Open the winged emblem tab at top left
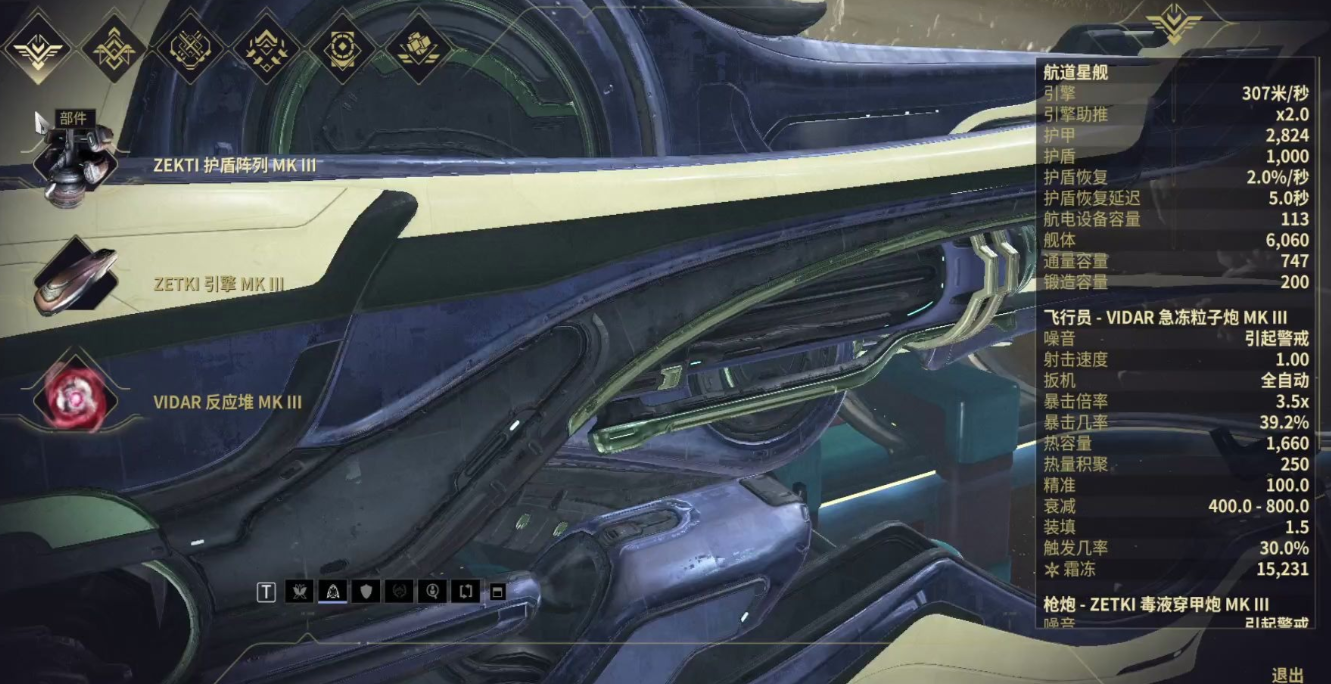1331x684 pixels. (38, 47)
